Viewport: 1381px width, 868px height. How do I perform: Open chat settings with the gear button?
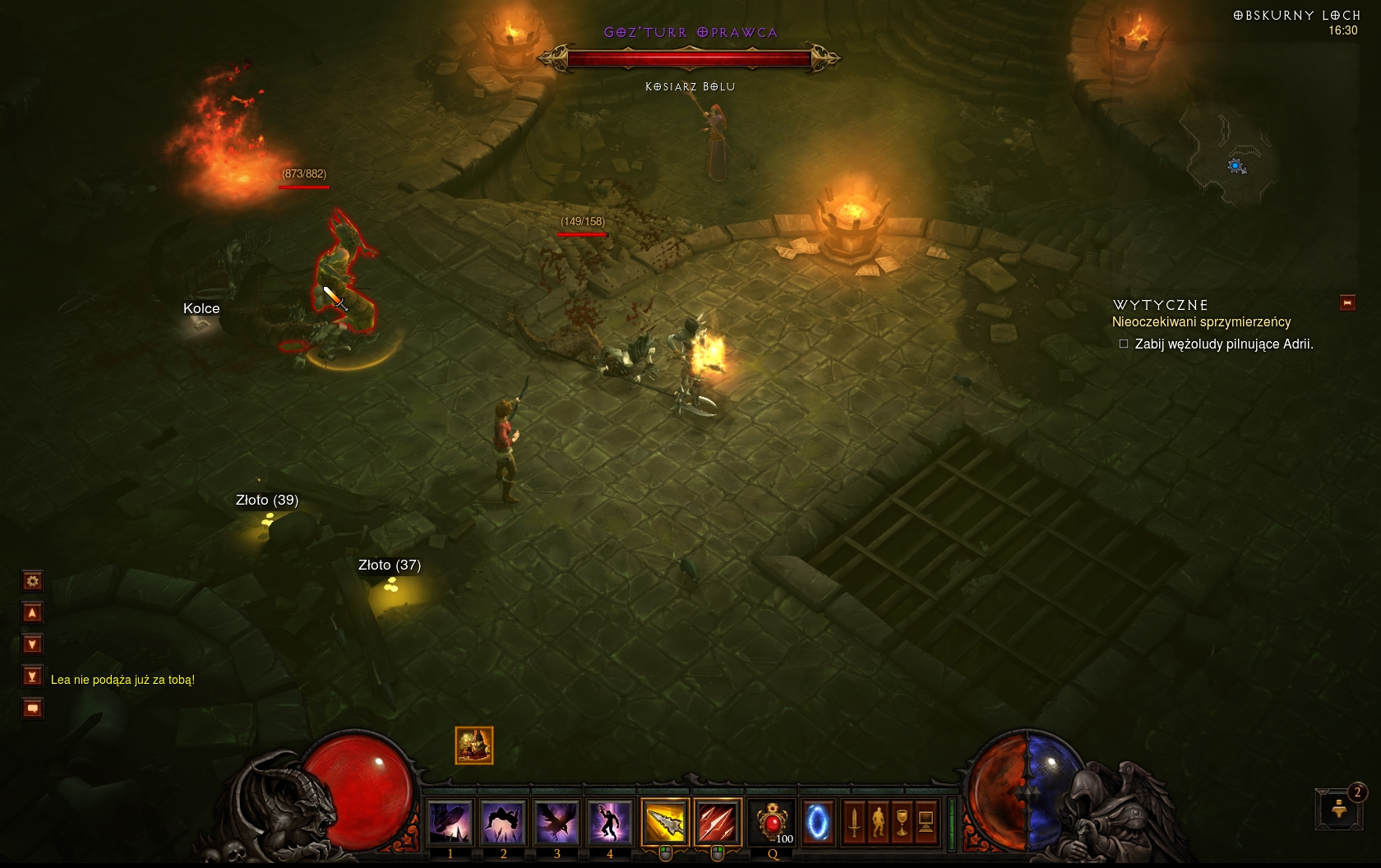pos(32,582)
